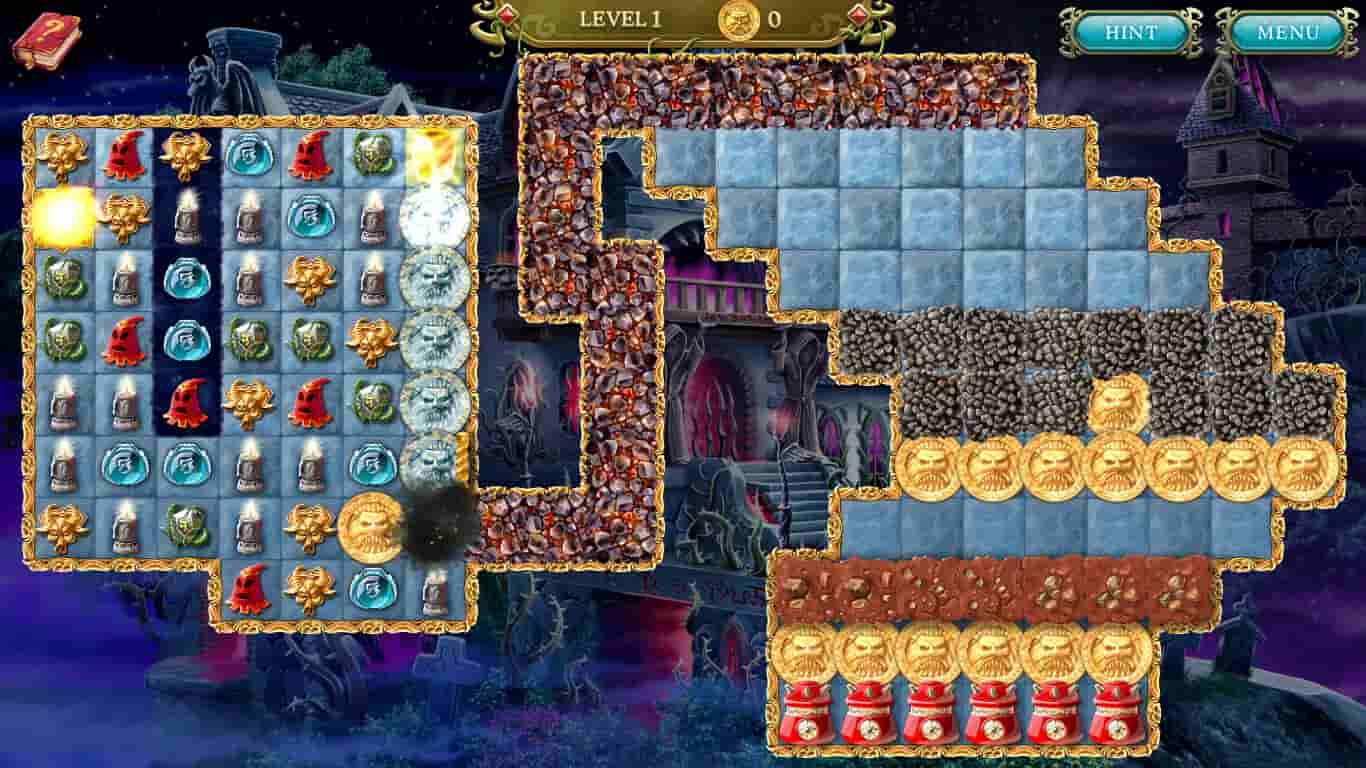Open the Menu button
The image size is (1366, 768).
[x=1289, y=30]
